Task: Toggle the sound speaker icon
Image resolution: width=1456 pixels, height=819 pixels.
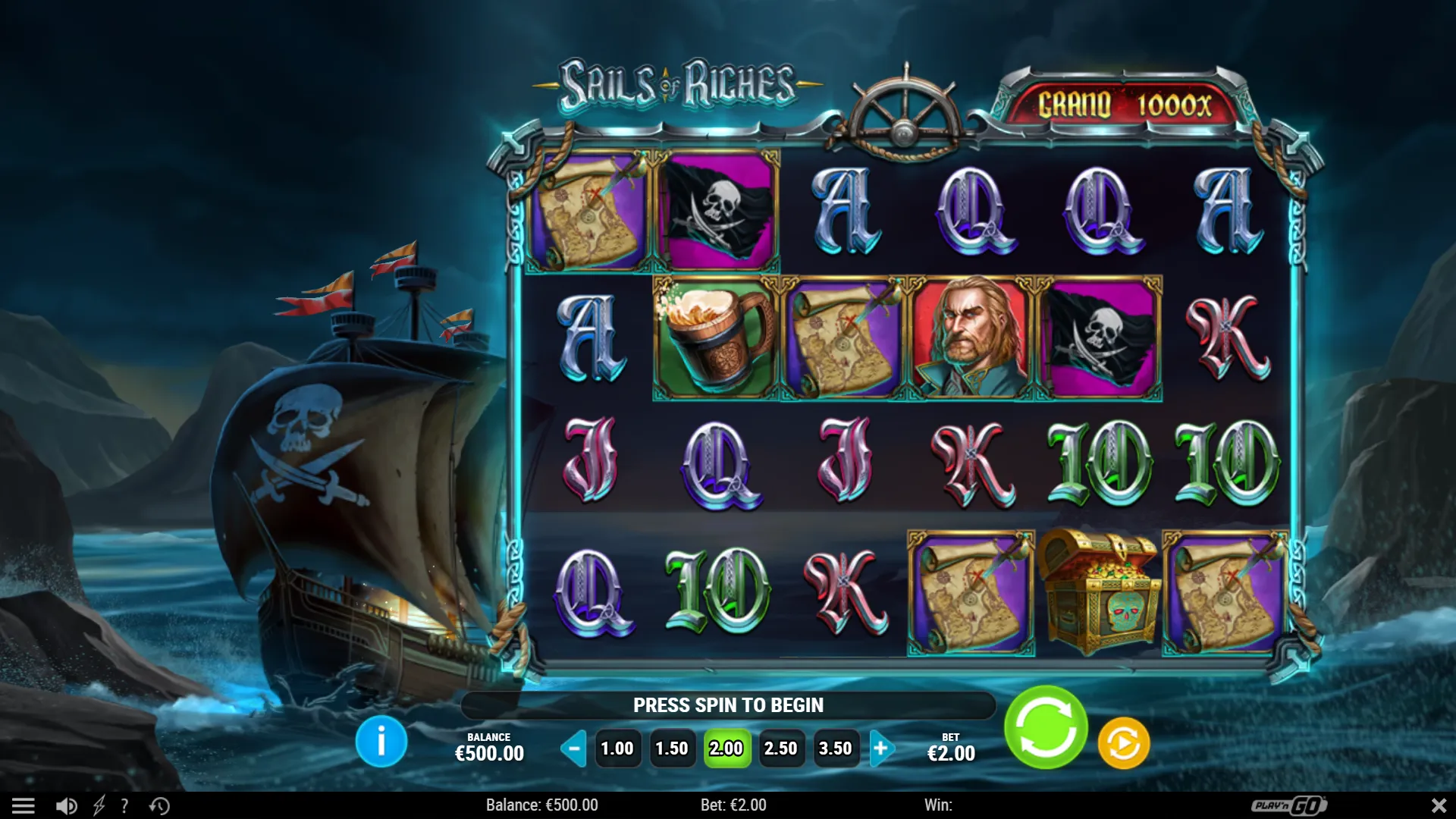Action: tap(67, 805)
